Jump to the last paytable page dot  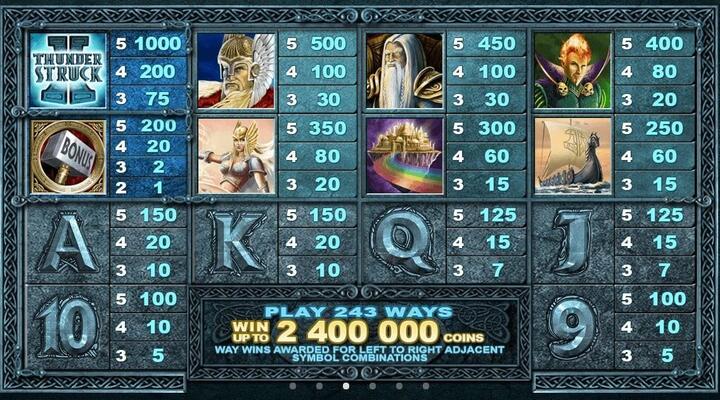click(427, 385)
